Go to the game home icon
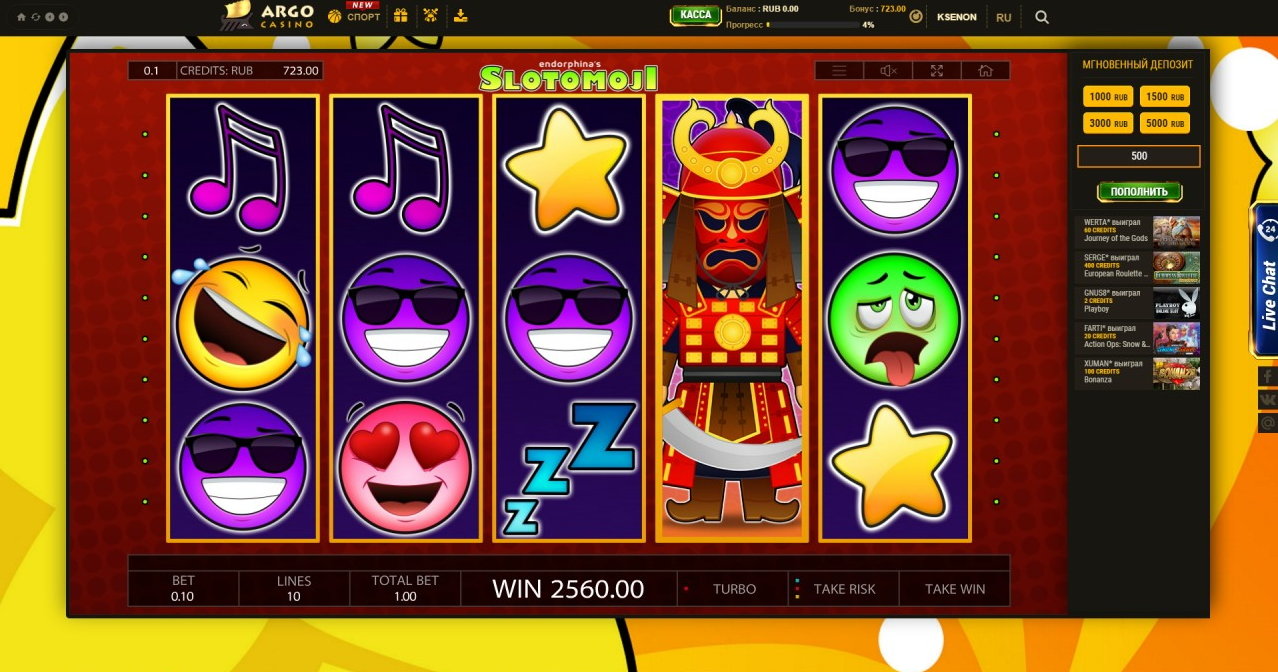Image resolution: width=1278 pixels, height=672 pixels. (985, 71)
